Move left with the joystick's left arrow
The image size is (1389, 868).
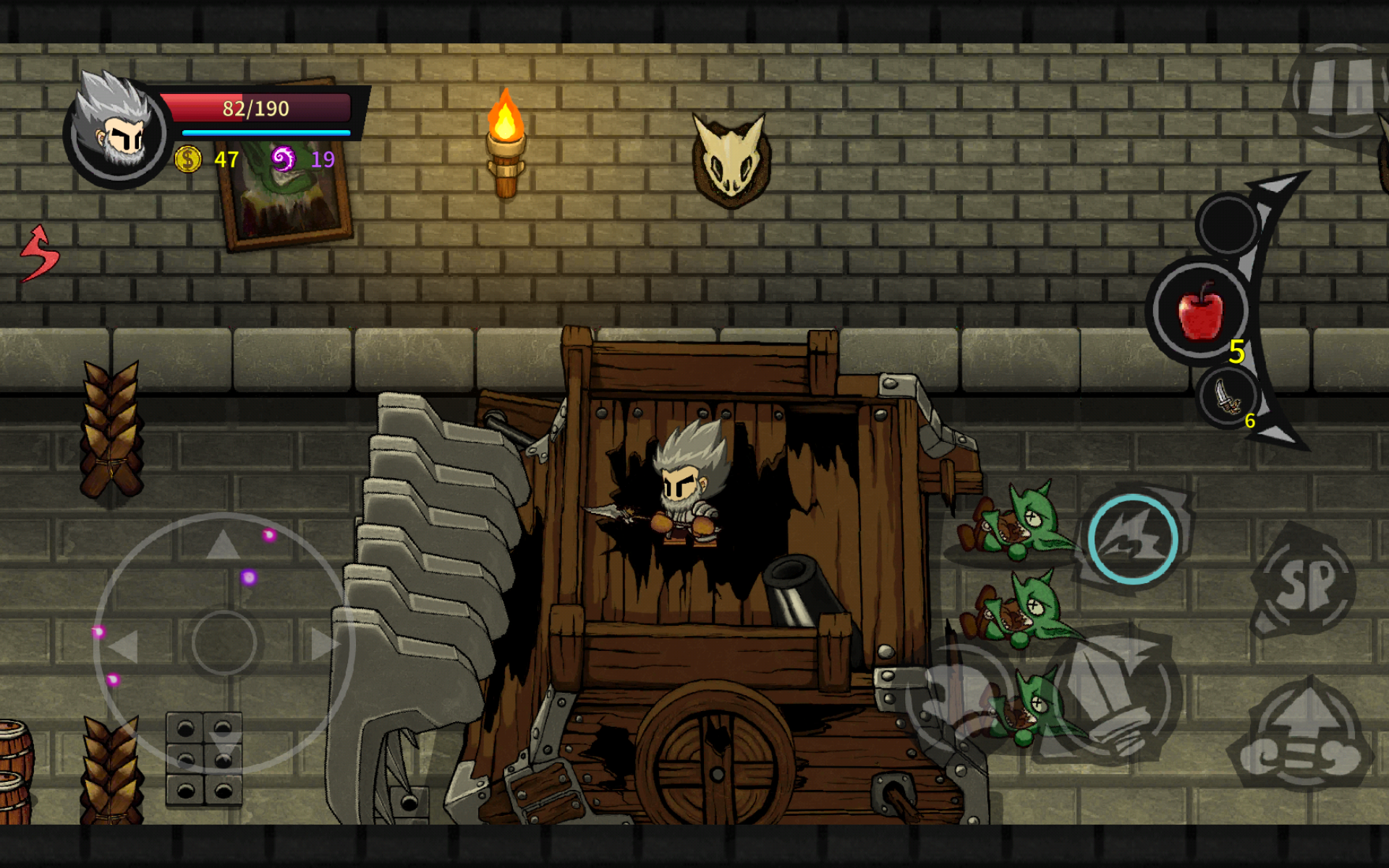123,644
